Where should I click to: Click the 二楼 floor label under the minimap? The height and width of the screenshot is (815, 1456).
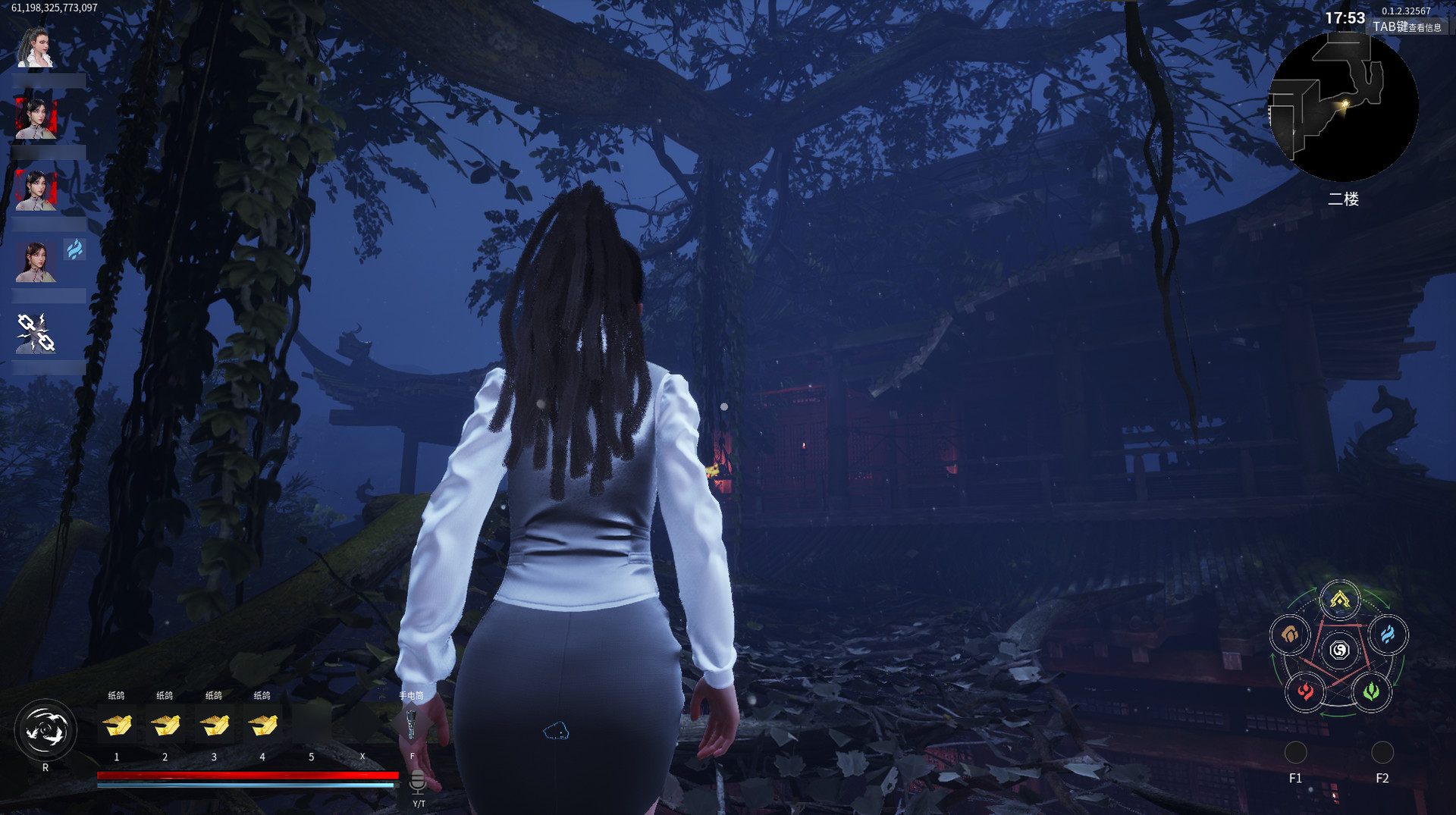(1344, 199)
